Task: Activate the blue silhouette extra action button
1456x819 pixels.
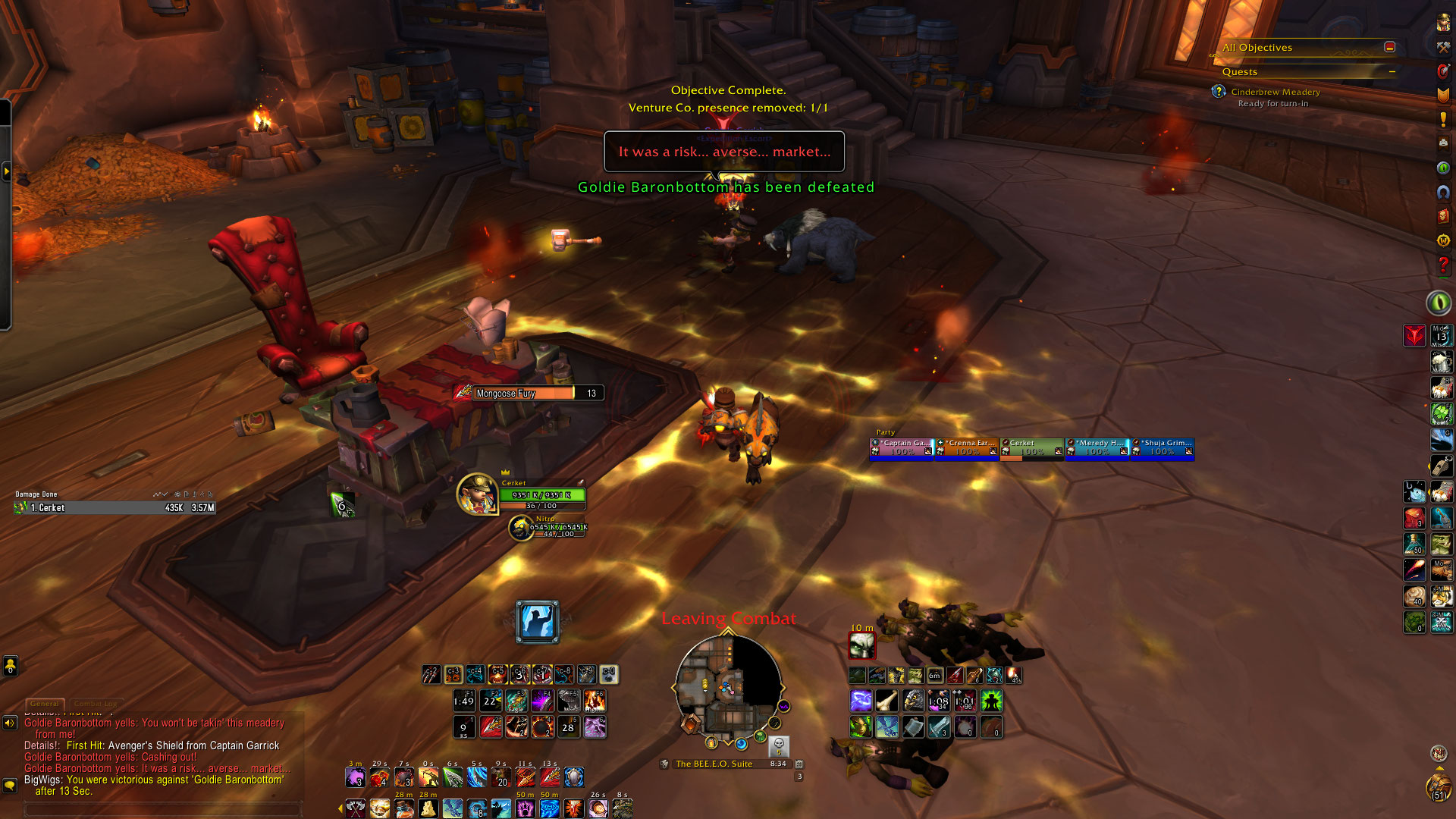Action: click(537, 622)
